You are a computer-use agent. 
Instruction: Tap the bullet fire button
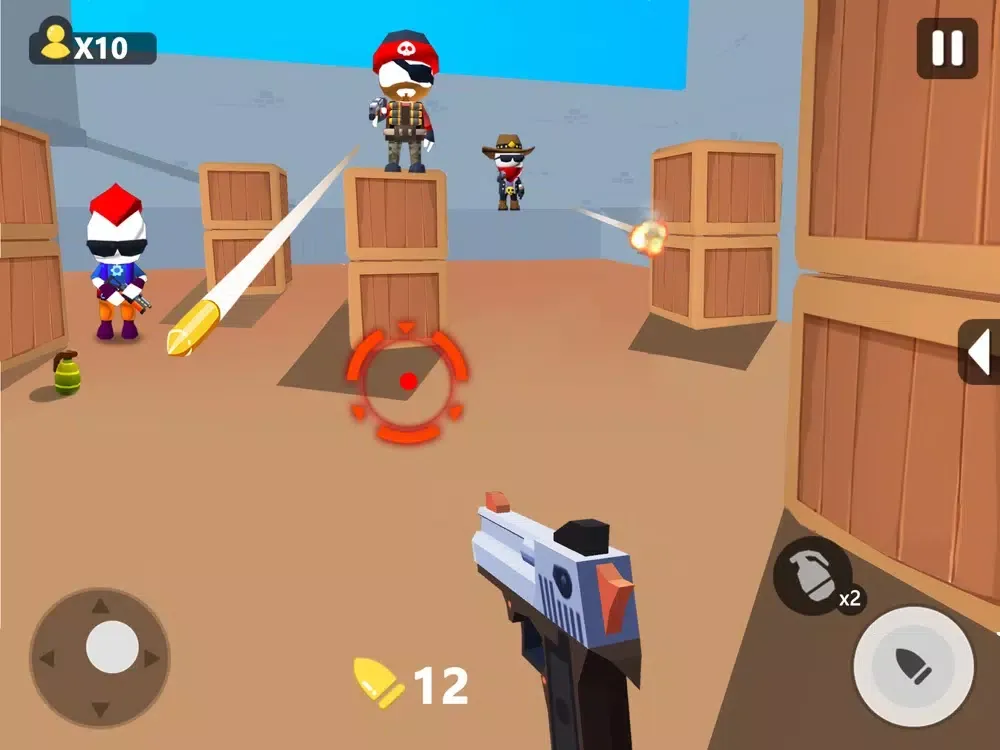click(913, 667)
